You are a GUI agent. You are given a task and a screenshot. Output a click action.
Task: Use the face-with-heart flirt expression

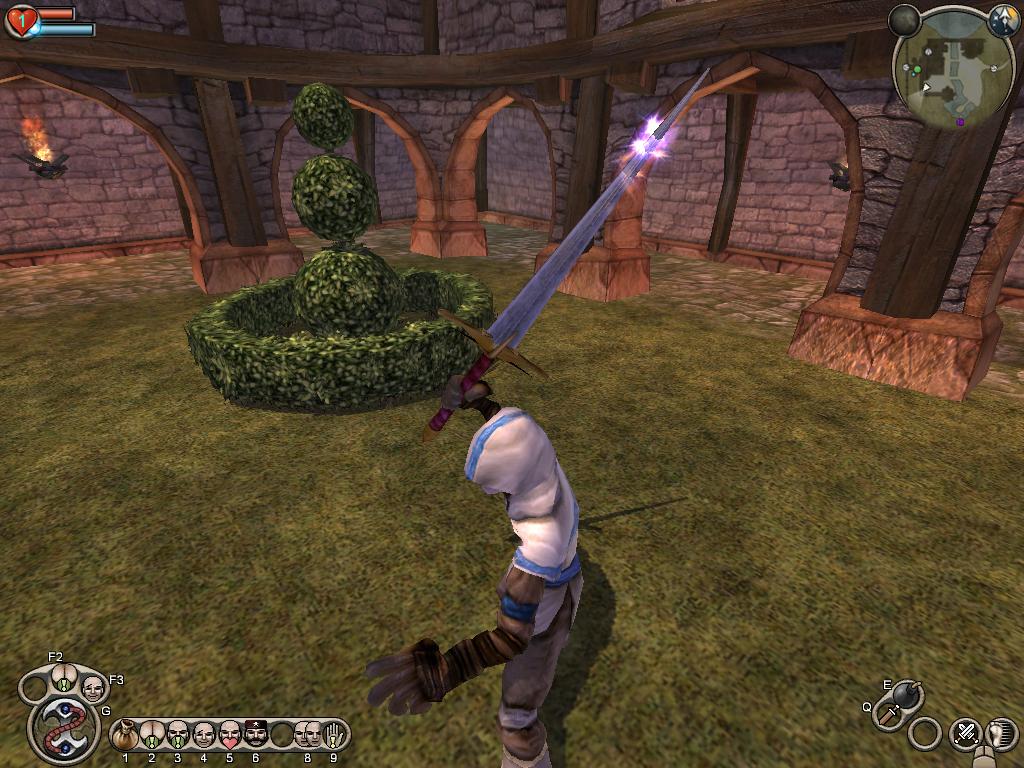[x=229, y=736]
